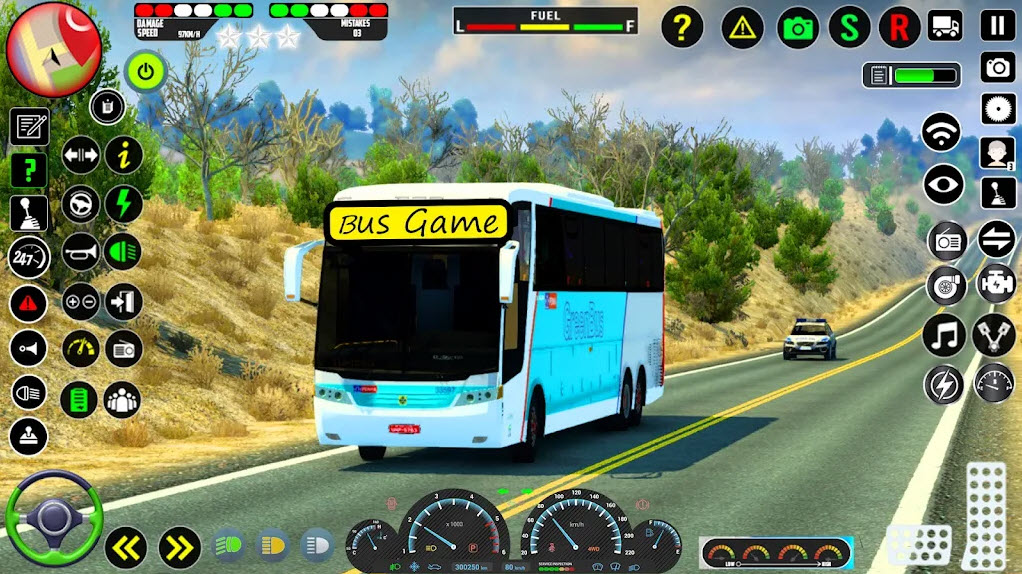
Task: Open the yellow question mark help
Action: (682, 26)
